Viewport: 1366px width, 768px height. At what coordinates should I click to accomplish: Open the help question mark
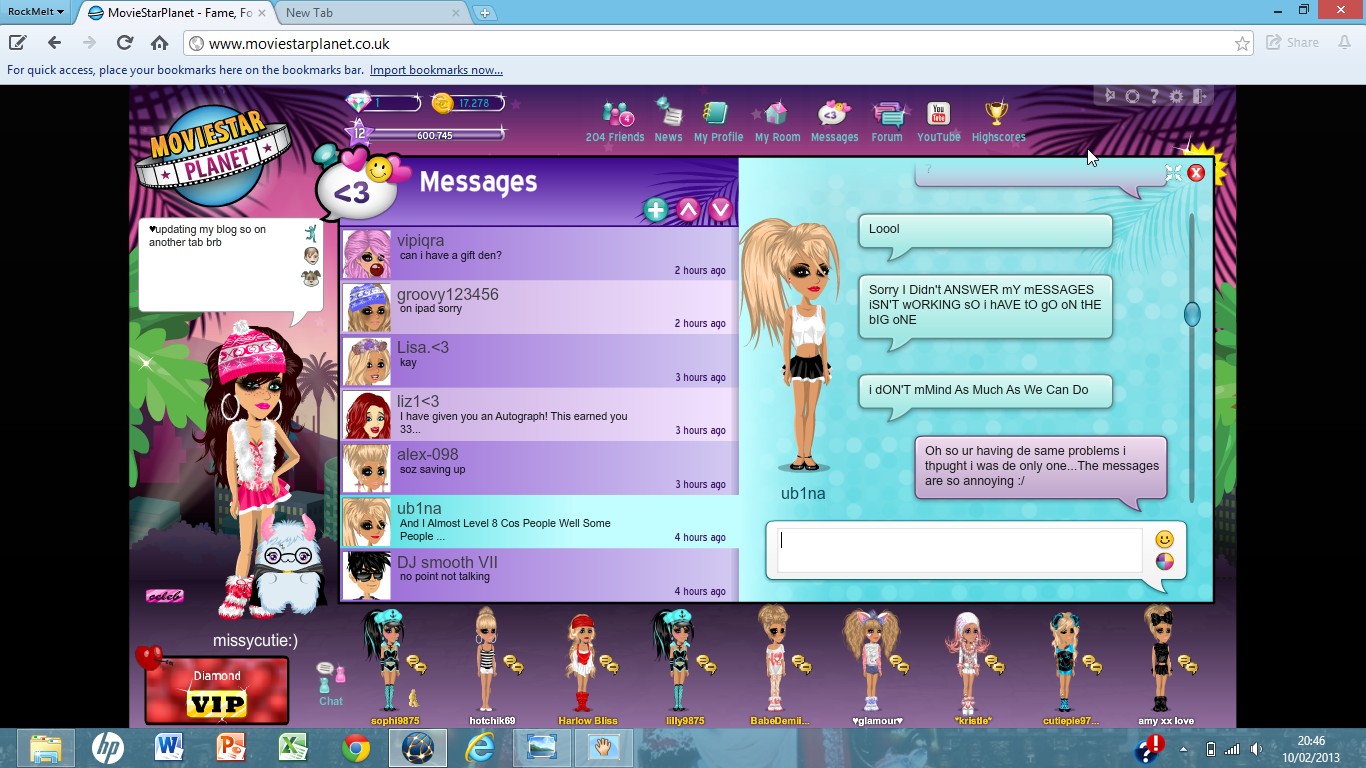[1154, 96]
